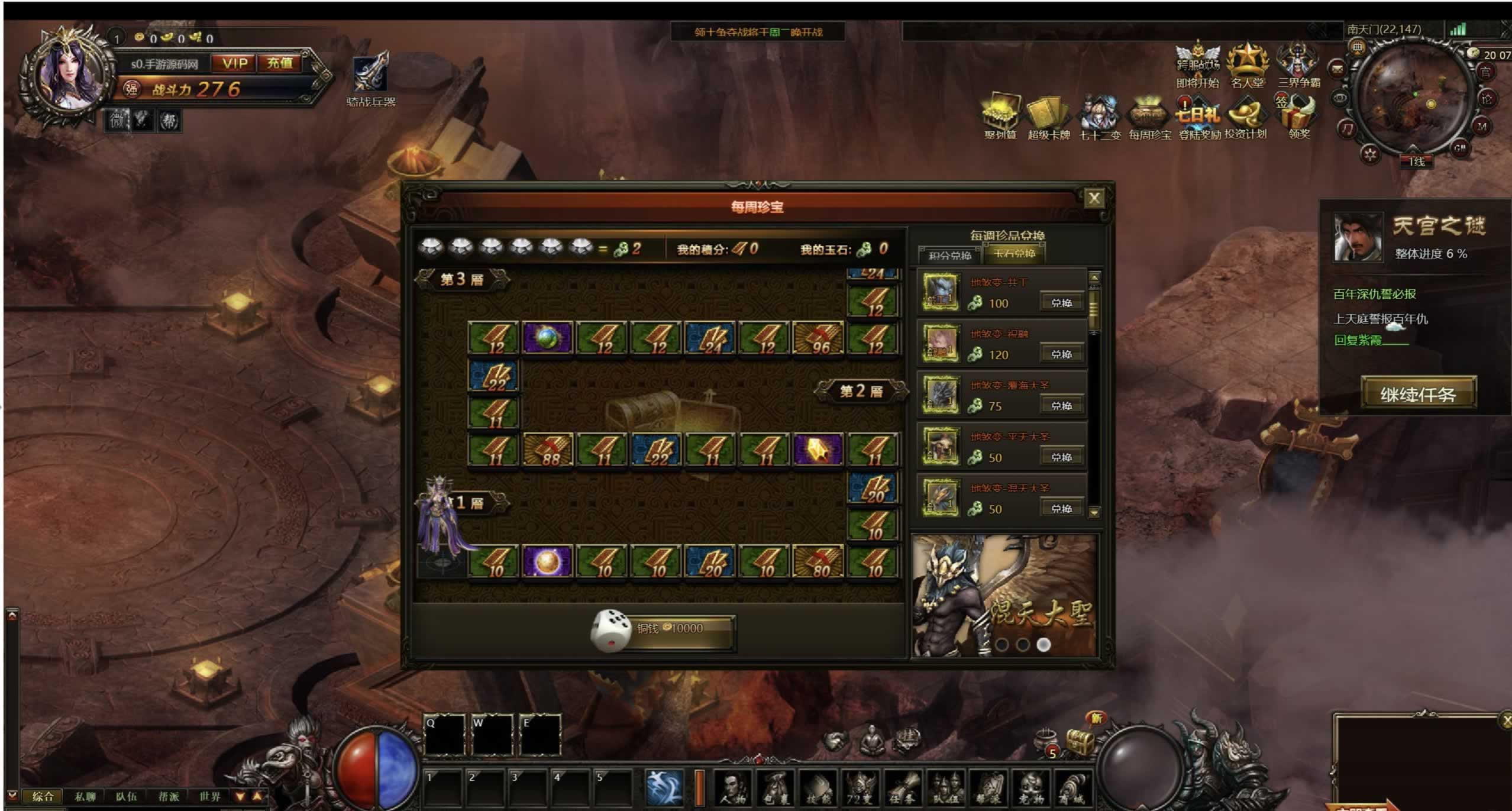Viewport: 1512px width, 811px height.
Task: Exchange the 75 jade 覆海大圣 item
Action: point(1061,406)
